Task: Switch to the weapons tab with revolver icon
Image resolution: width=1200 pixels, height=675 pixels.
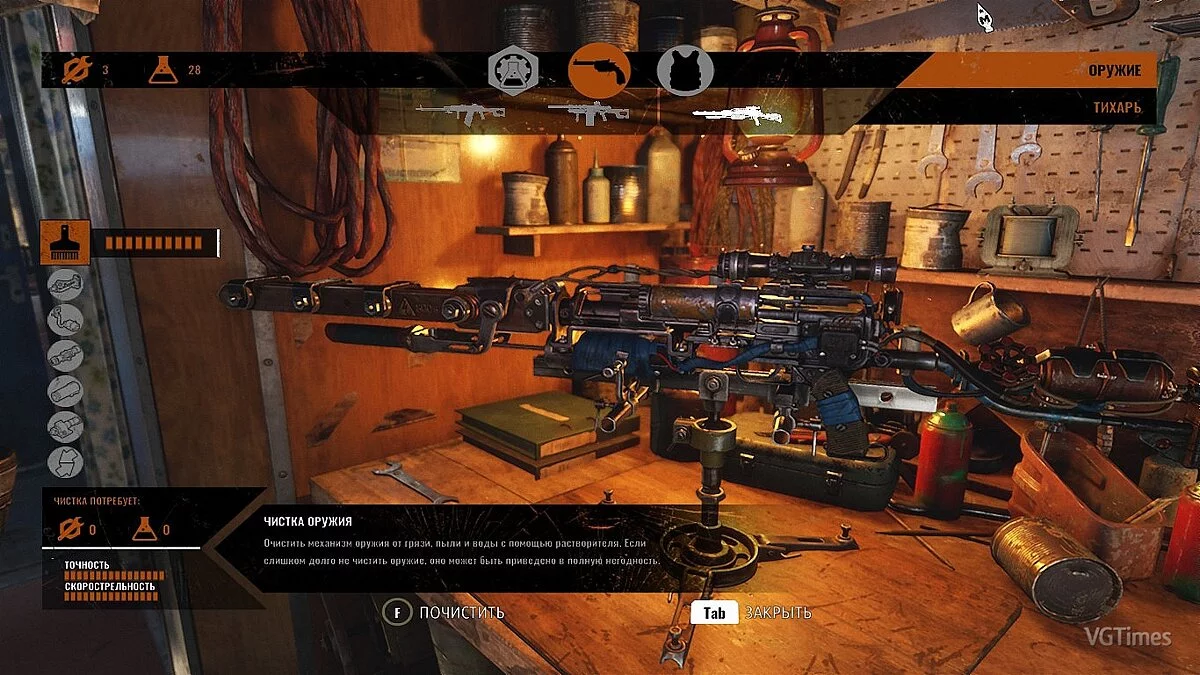Action: click(x=599, y=71)
